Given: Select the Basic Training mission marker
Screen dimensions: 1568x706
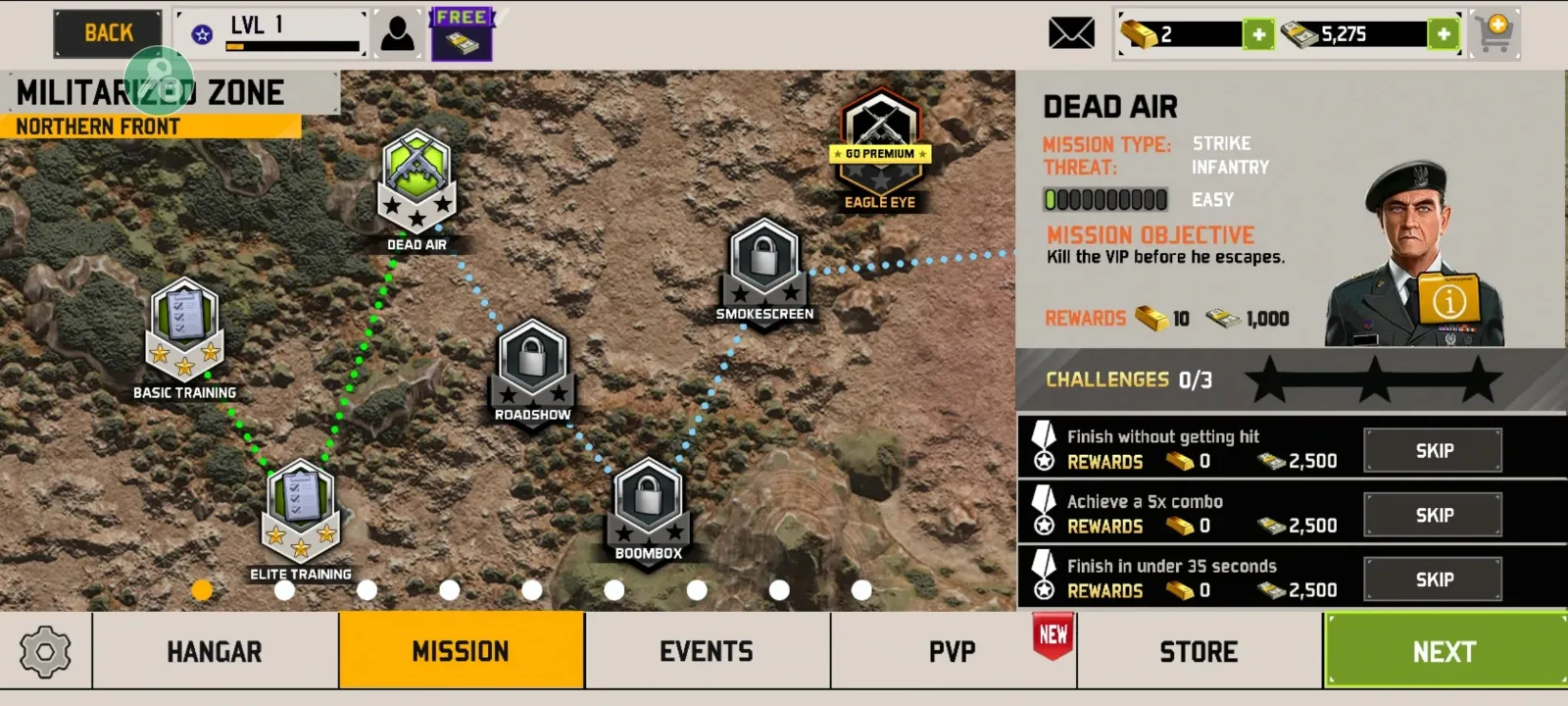Looking at the screenshot, I should [x=184, y=328].
